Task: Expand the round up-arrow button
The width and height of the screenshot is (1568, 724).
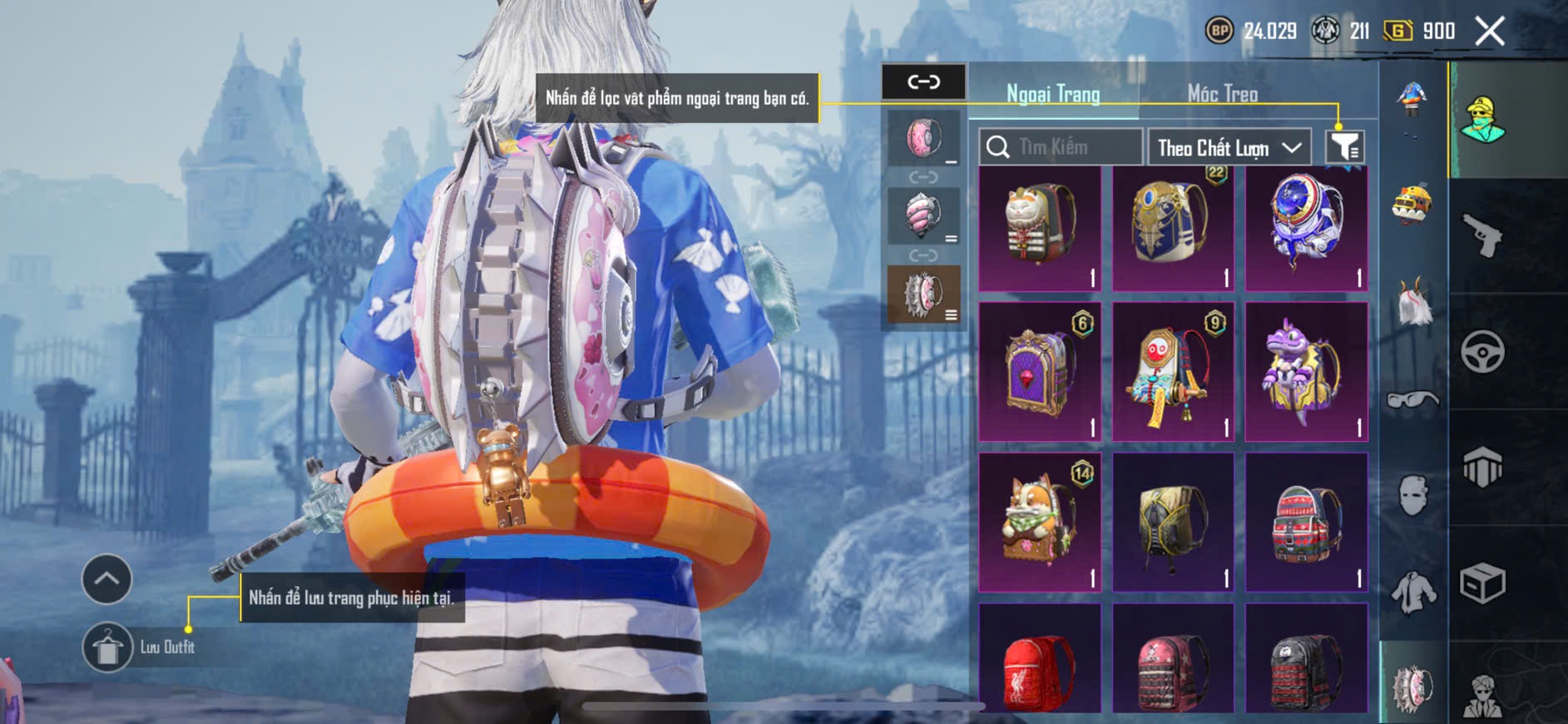Action: tap(106, 578)
